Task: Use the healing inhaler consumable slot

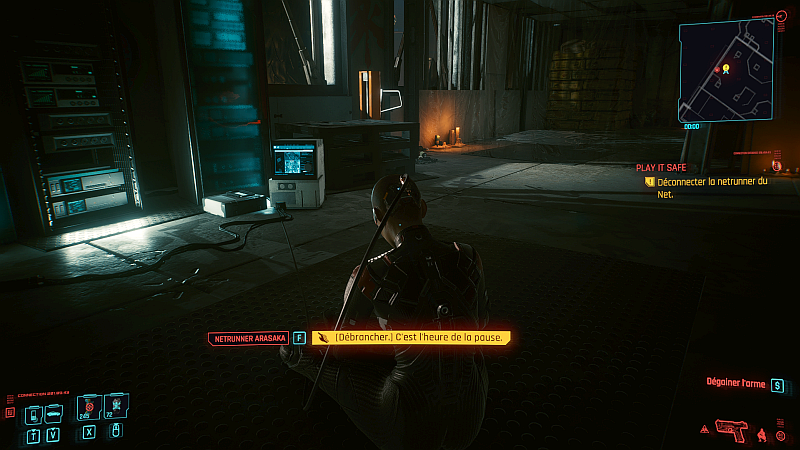Action: pos(88,404)
